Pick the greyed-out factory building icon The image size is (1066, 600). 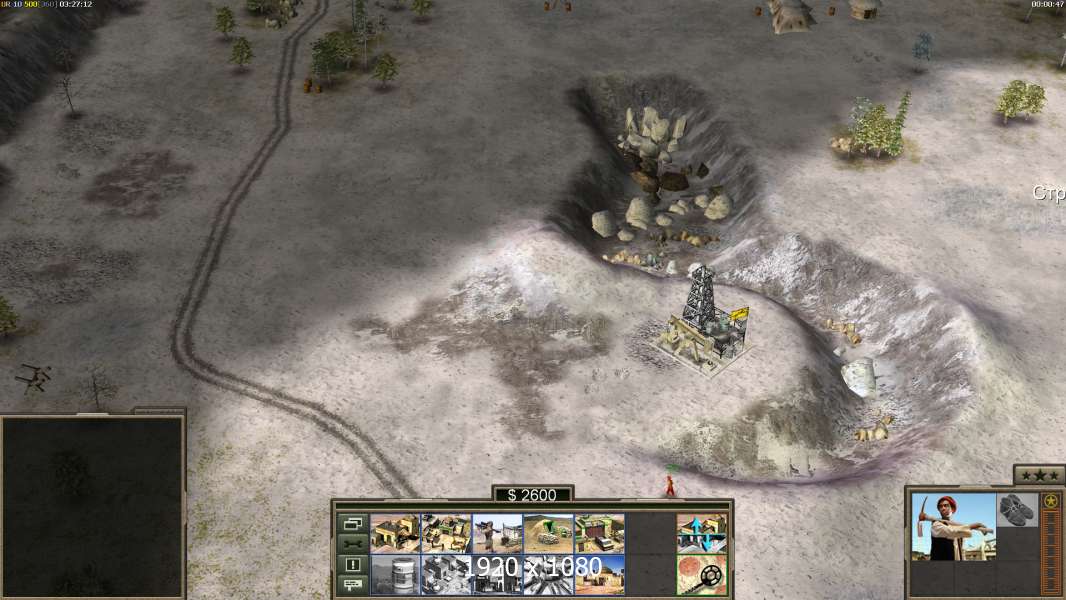446,575
